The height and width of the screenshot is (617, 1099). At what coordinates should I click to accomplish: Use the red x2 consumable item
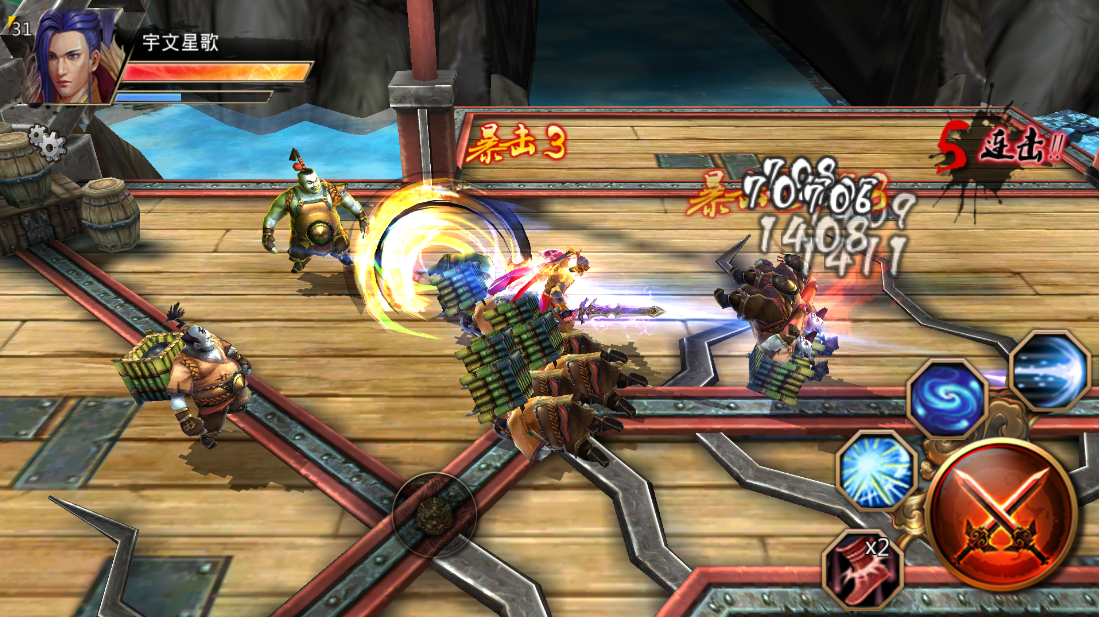click(x=861, y=568)
